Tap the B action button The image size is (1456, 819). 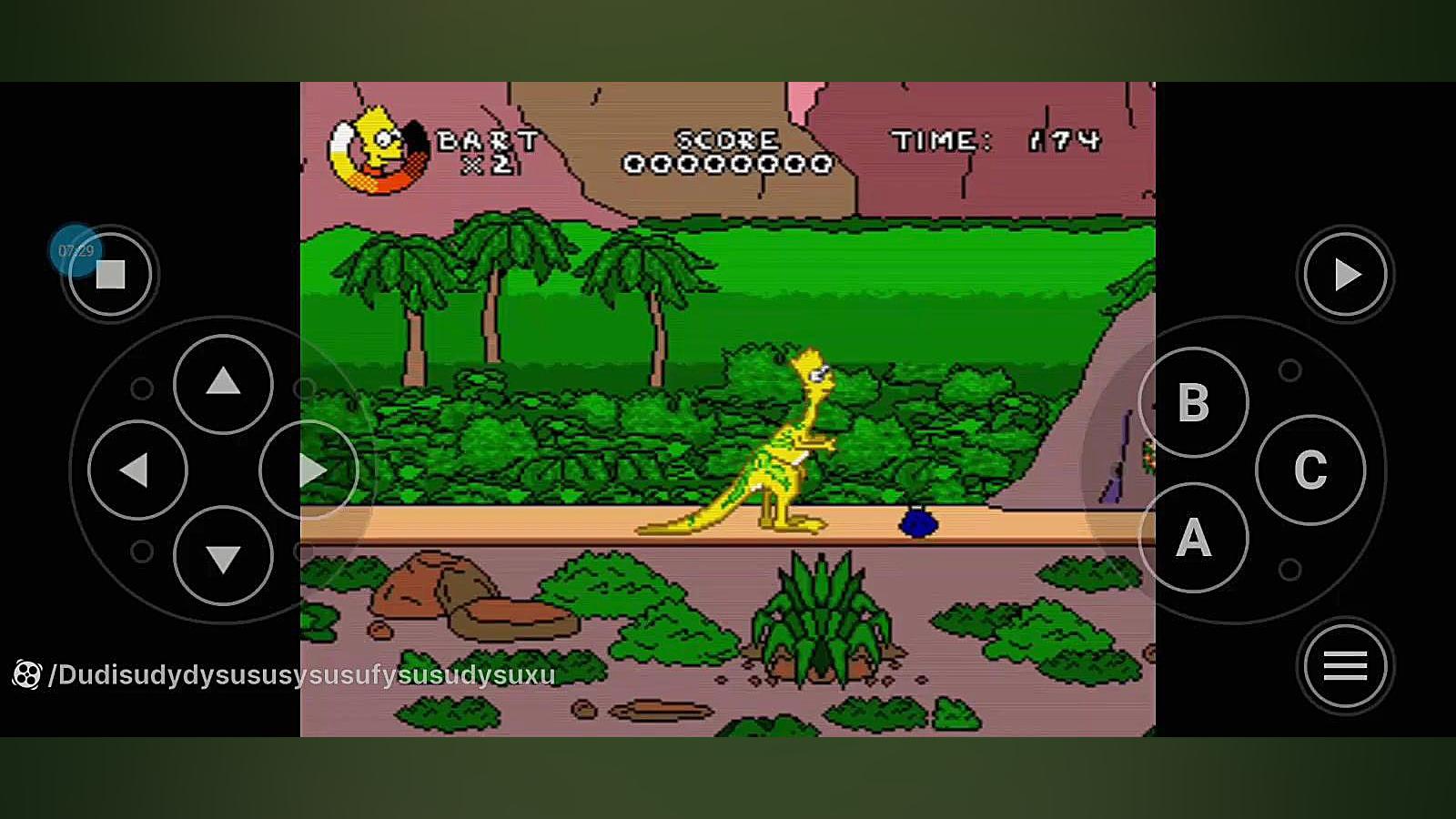tap(1193, 402)
